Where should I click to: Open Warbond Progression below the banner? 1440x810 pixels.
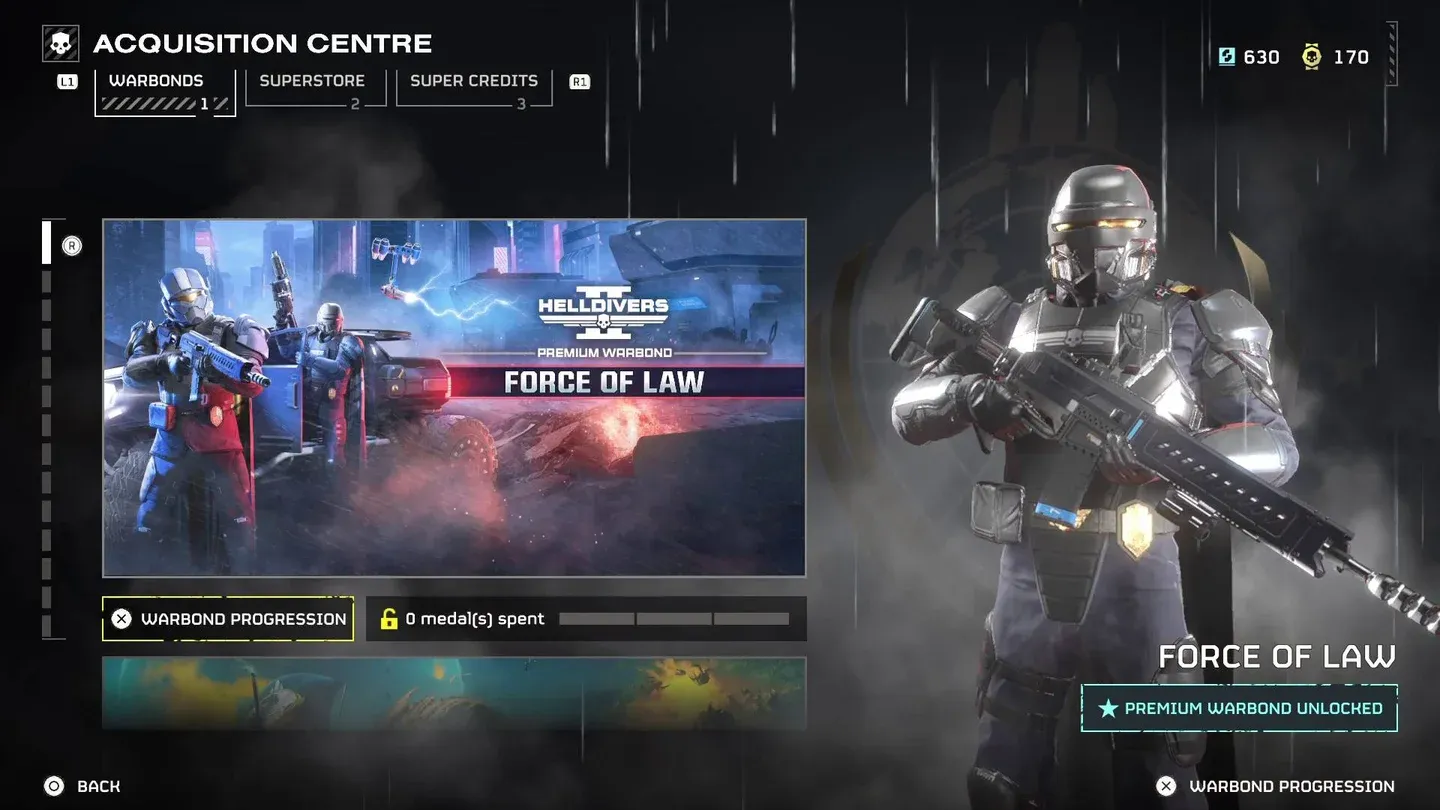coord(228,619)
